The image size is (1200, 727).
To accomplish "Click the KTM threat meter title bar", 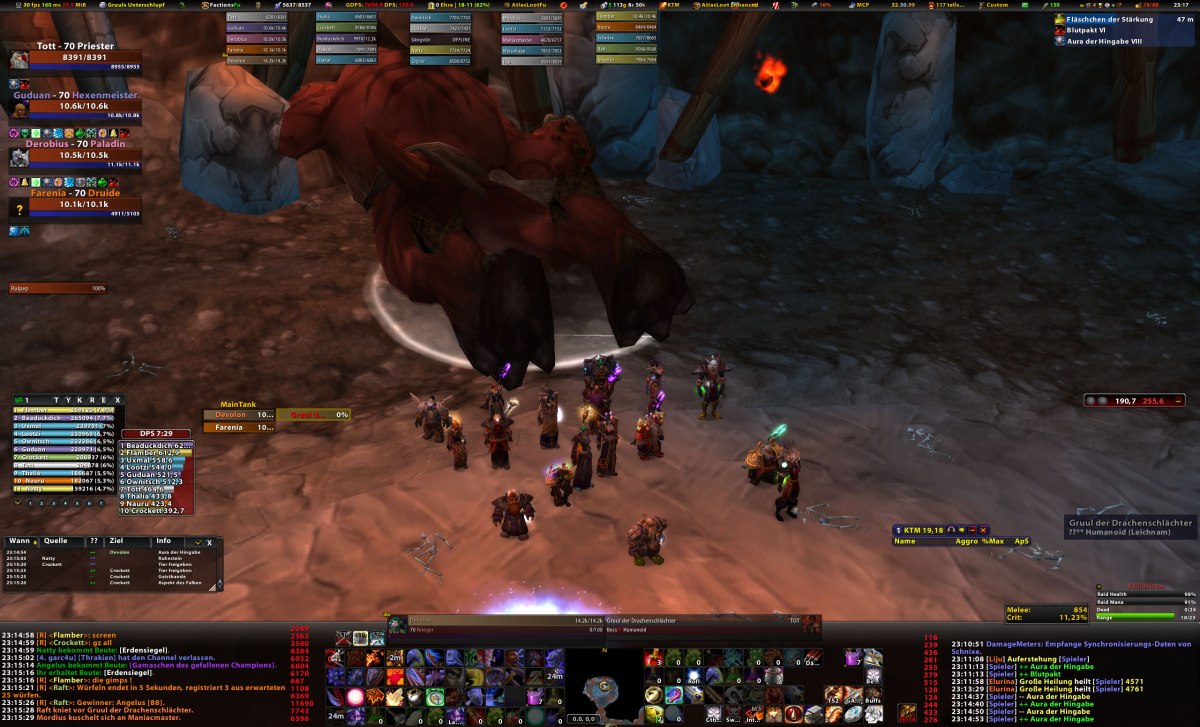I will pos(940,529).
